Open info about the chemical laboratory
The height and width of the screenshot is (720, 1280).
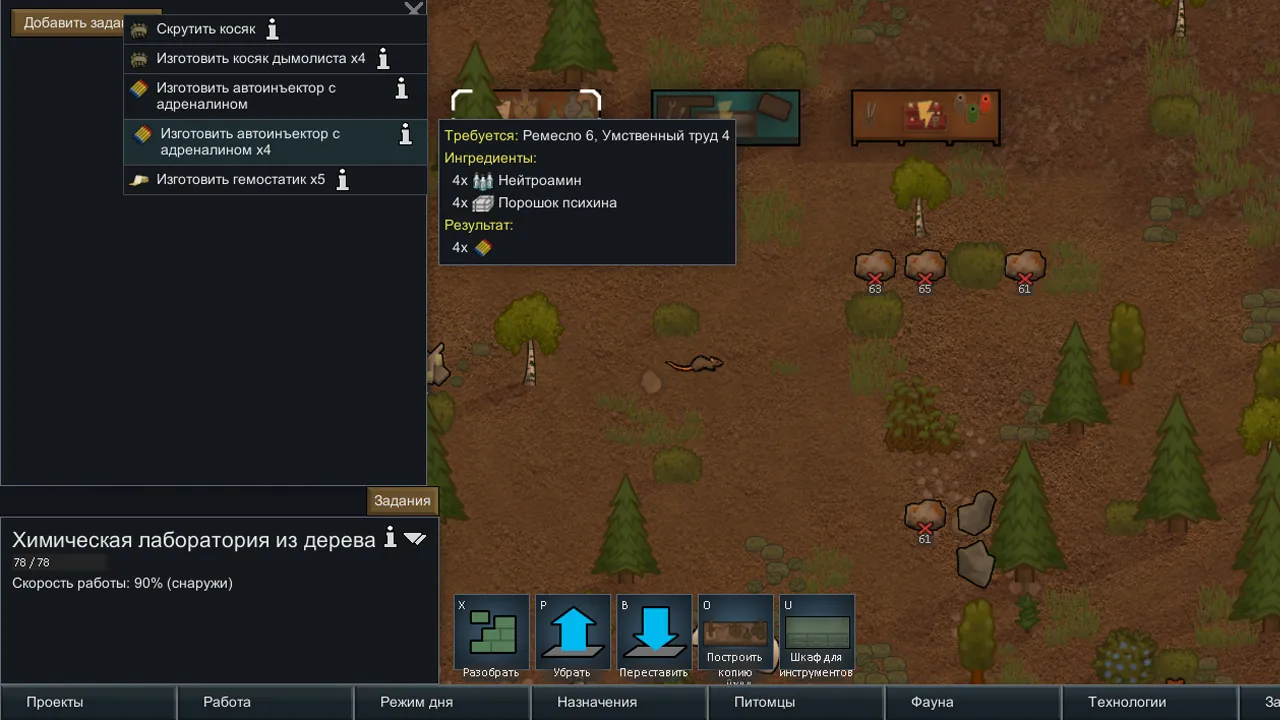click(391, 538)
